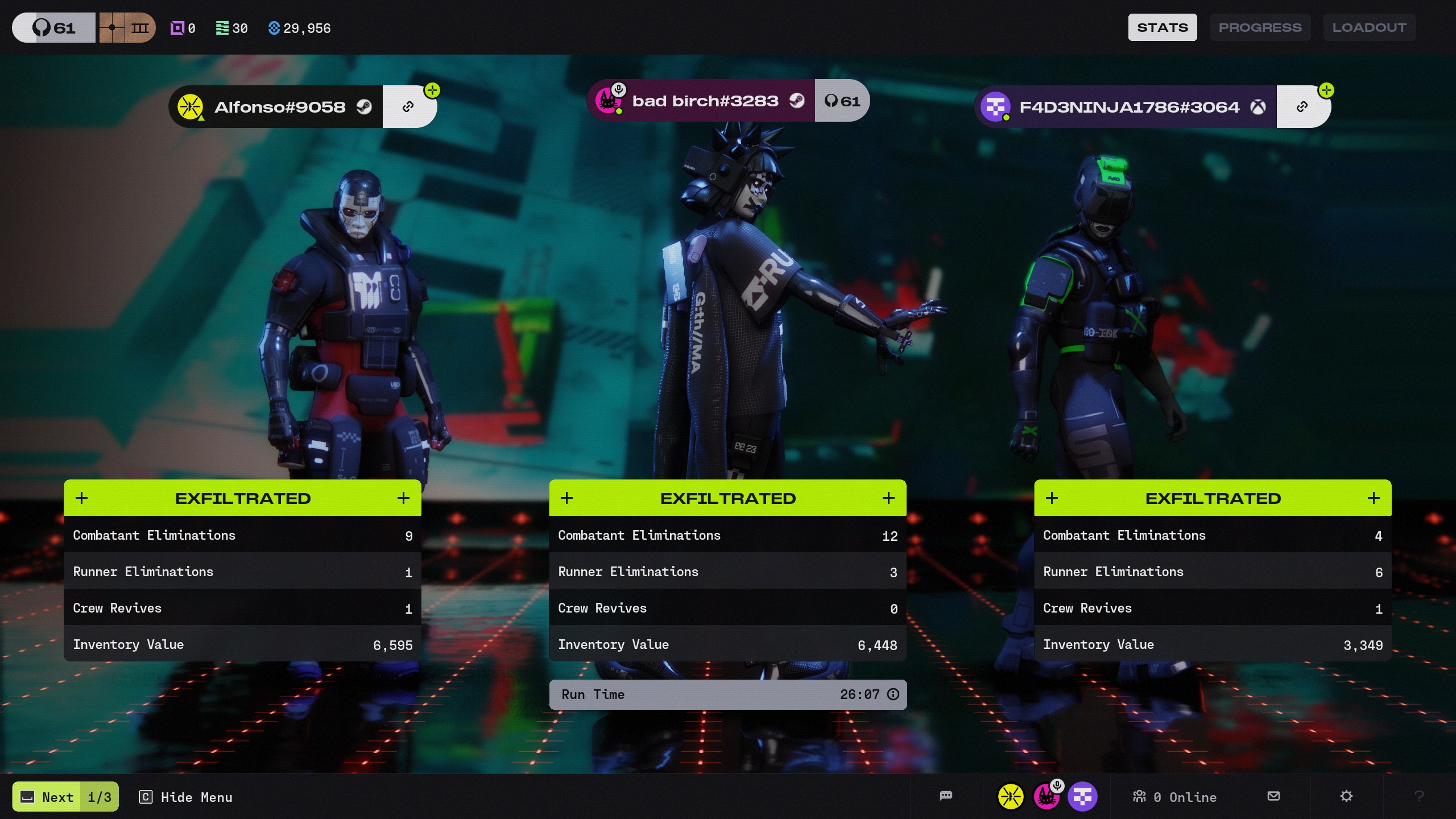Viewport: 1456px width, 819px height.
Task: Select Alfonso#9058 player nameplate
Action: coord(279,107)
